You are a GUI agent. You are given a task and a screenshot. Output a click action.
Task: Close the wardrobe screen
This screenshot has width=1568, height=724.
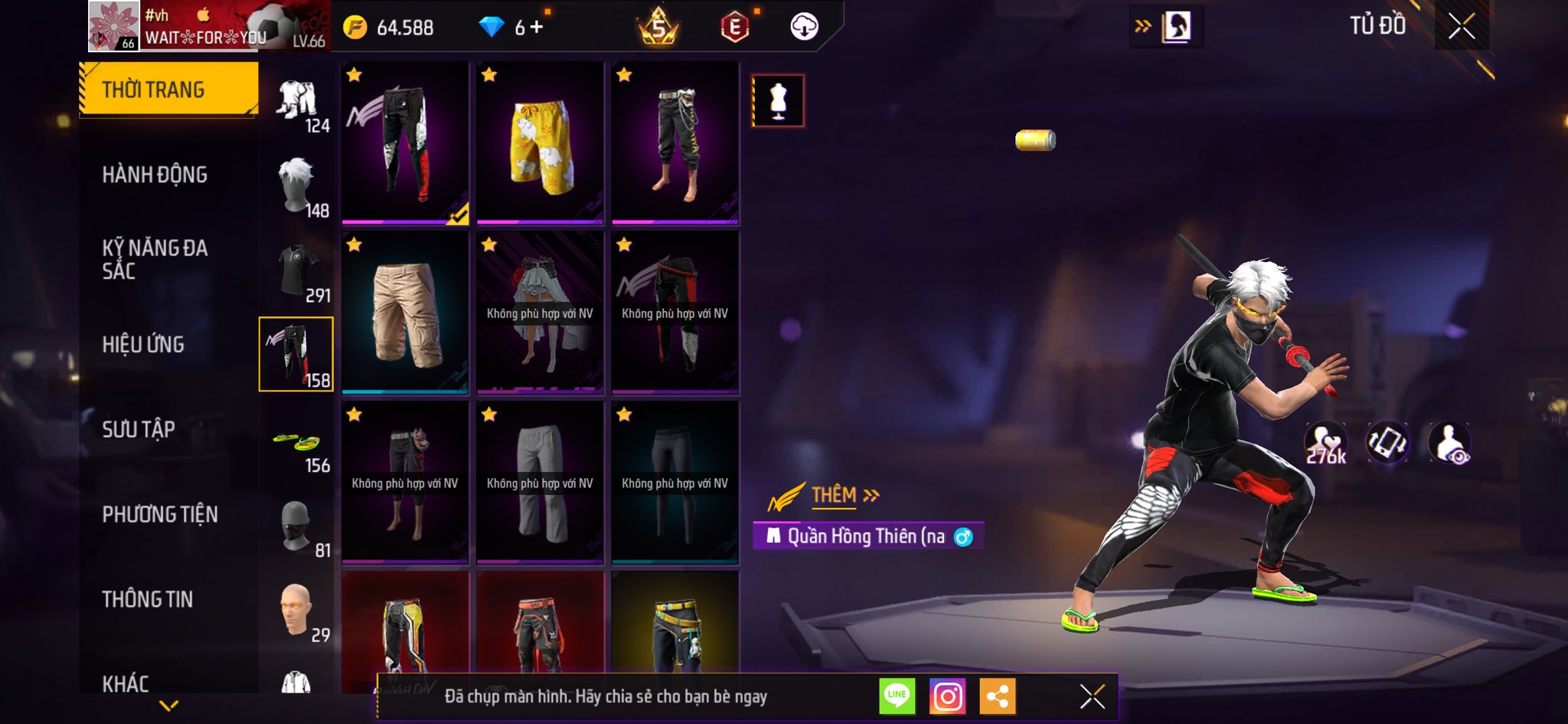point(1461,27)
